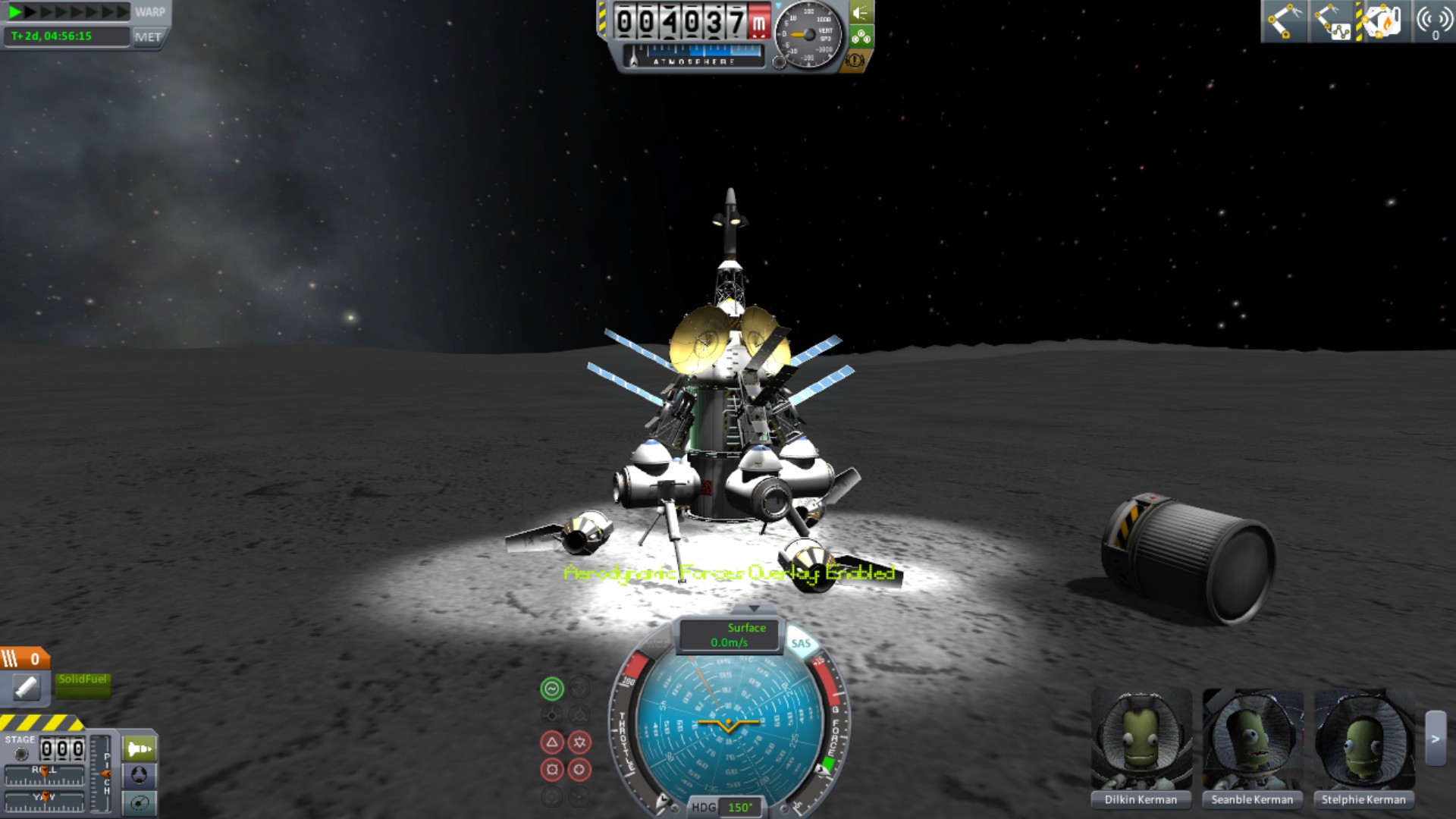1456x819 pixels.
Task: Collapse the navball with top arrow
Action: 753,609
